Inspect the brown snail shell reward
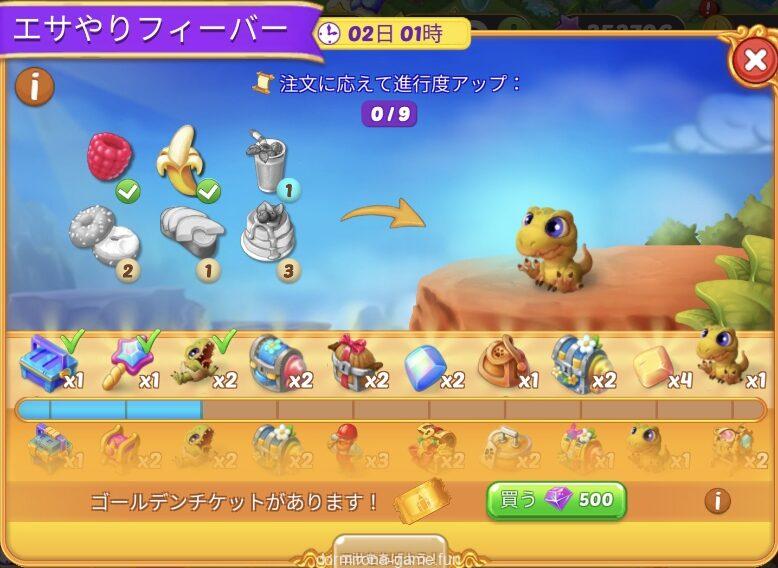Viewport: 778px width, 568px height. 501,361
